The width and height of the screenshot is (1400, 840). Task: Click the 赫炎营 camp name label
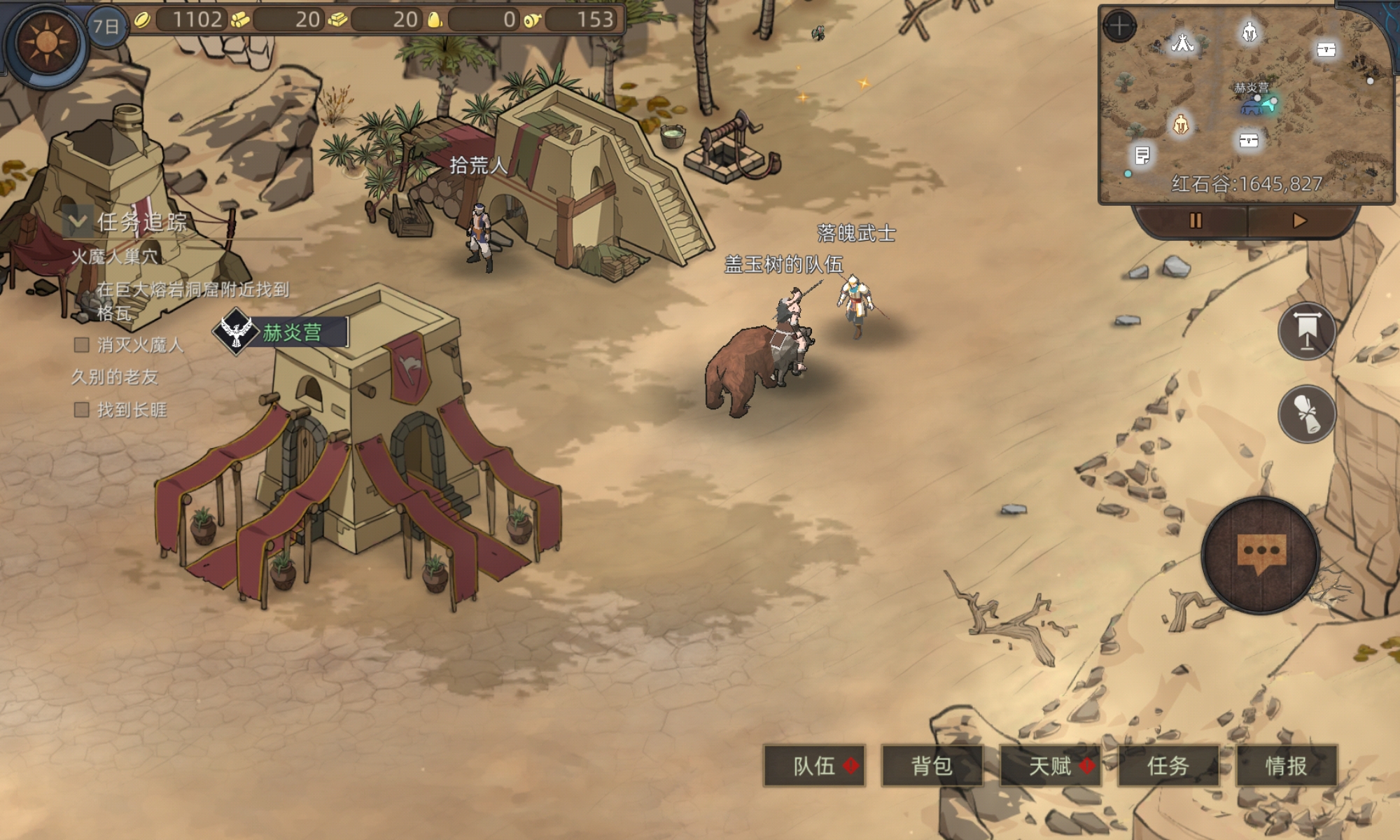pyautogui.click(x=292, y=332)
